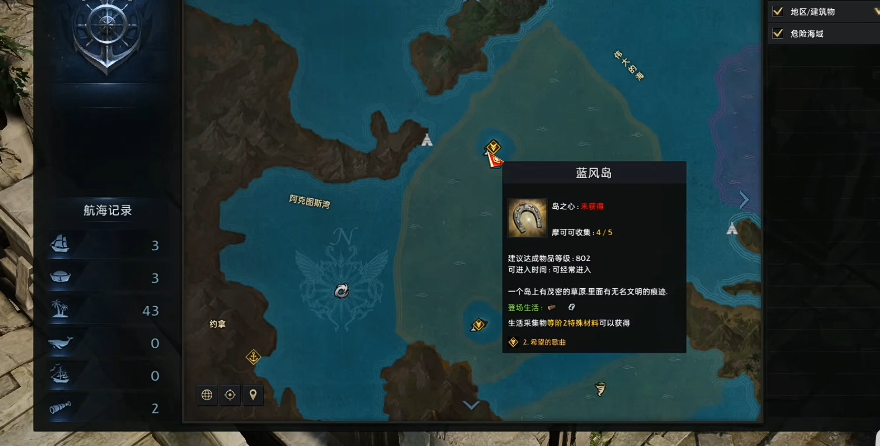The height and width of the screenshot is (446, 880).
Task: Click the whirlwind hazard marker
Action: tap(600, 389)
